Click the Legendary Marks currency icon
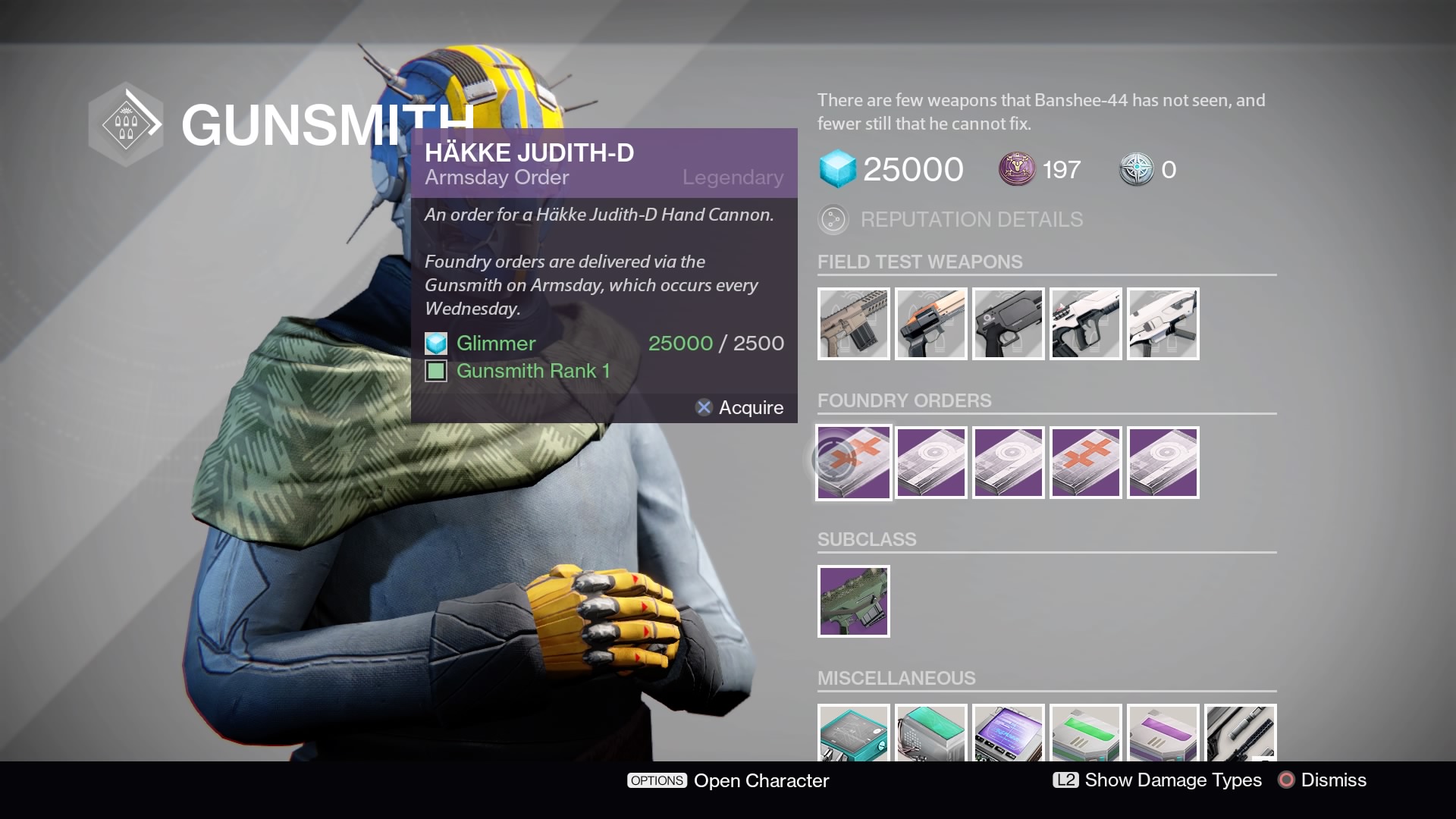 [1015, 168]
